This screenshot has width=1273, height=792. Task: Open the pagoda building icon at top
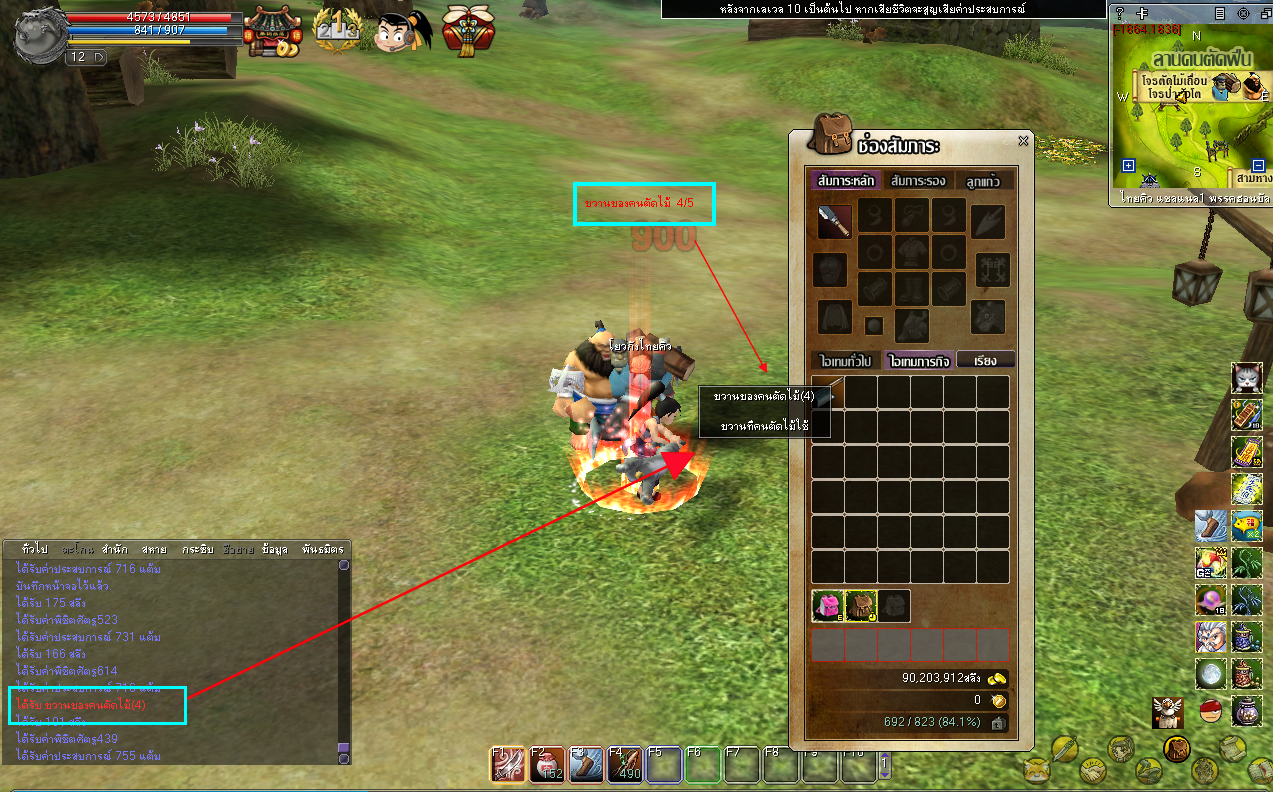[272, 31]
